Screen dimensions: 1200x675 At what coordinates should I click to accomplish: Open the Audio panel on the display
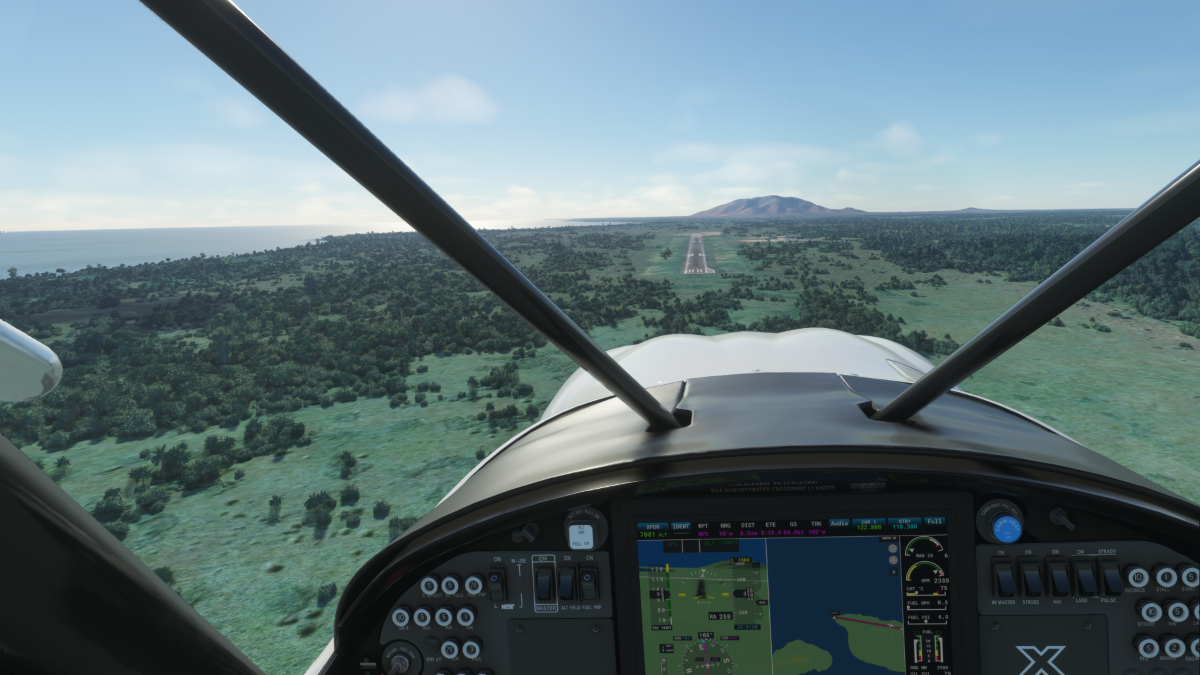point(838,522)
